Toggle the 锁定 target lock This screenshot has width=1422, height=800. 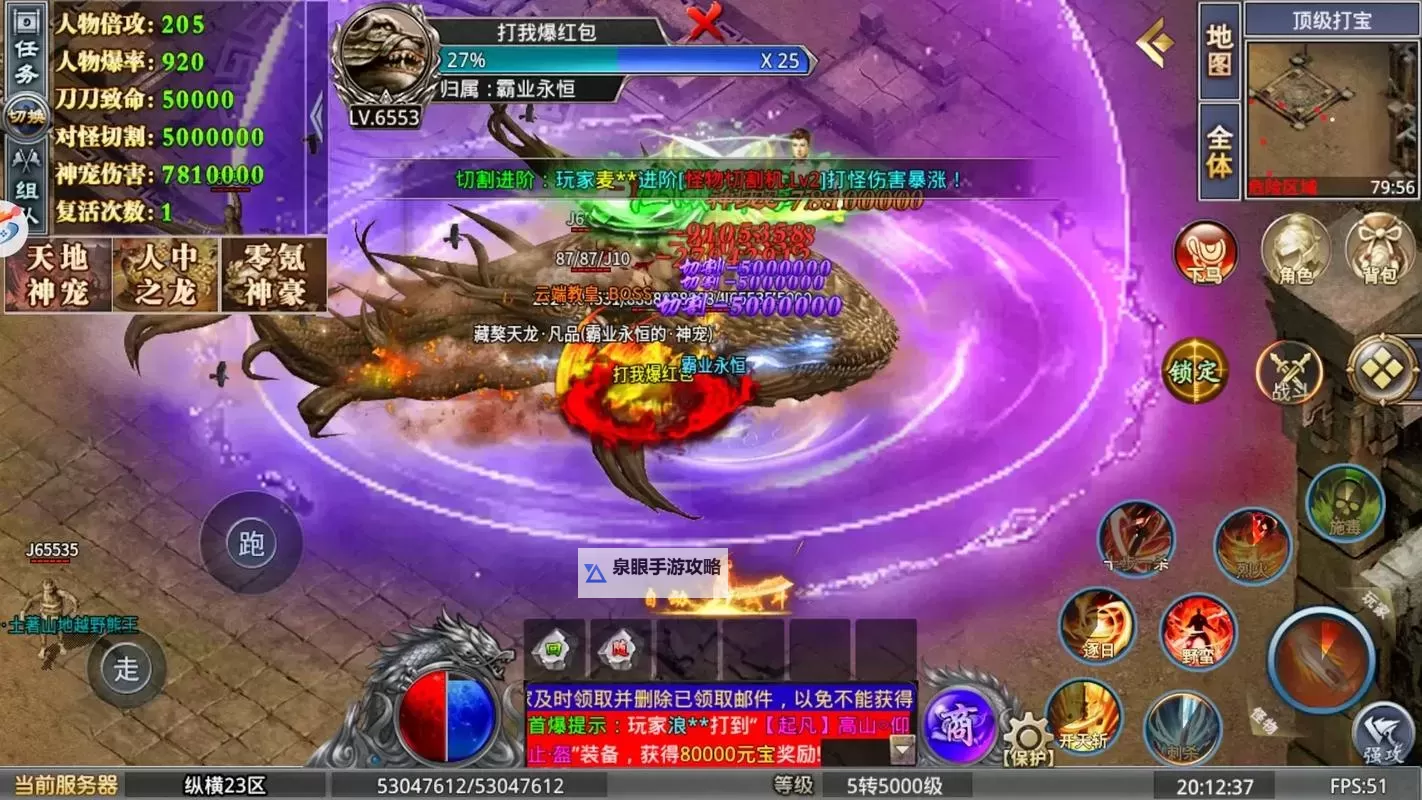point(1196,371)
